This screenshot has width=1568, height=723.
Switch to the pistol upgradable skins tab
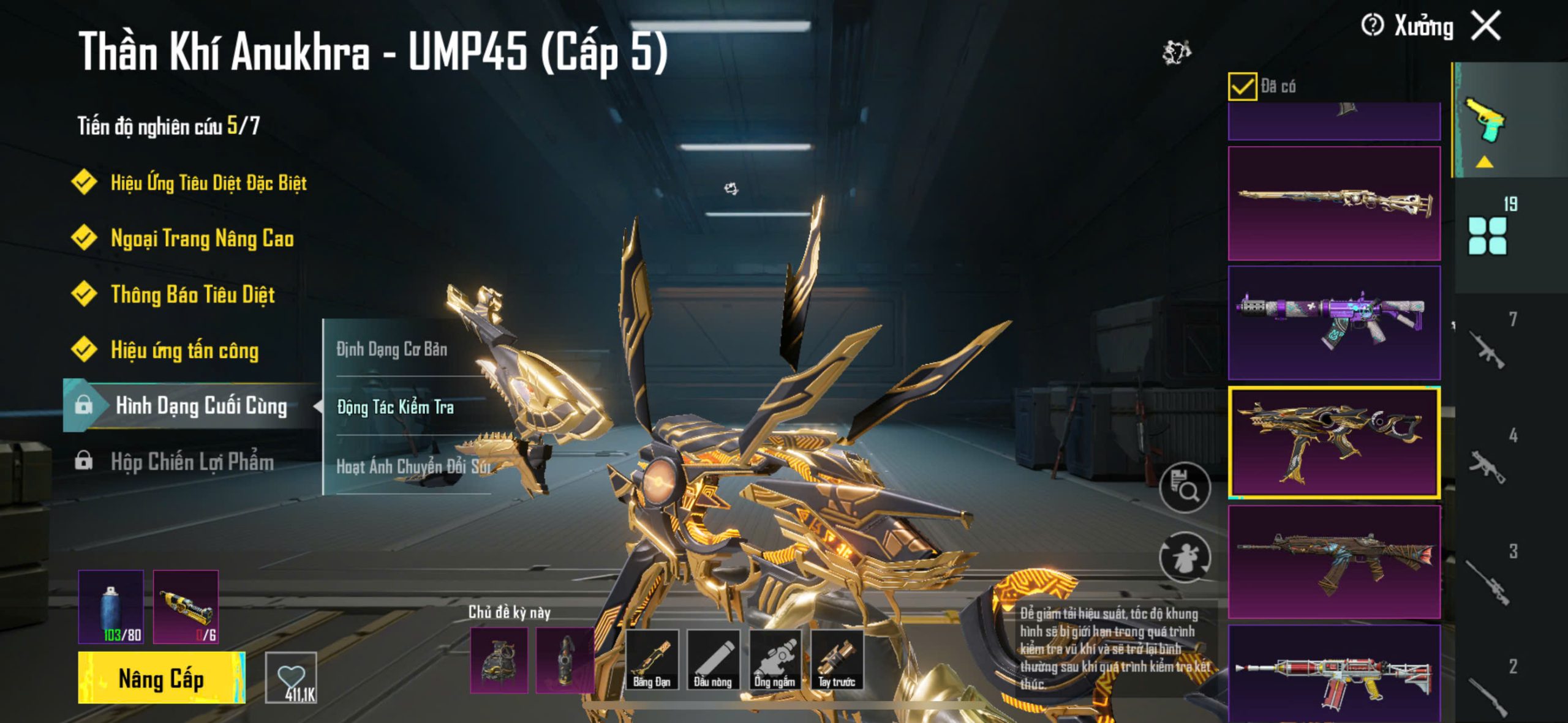coord(1485,120)
